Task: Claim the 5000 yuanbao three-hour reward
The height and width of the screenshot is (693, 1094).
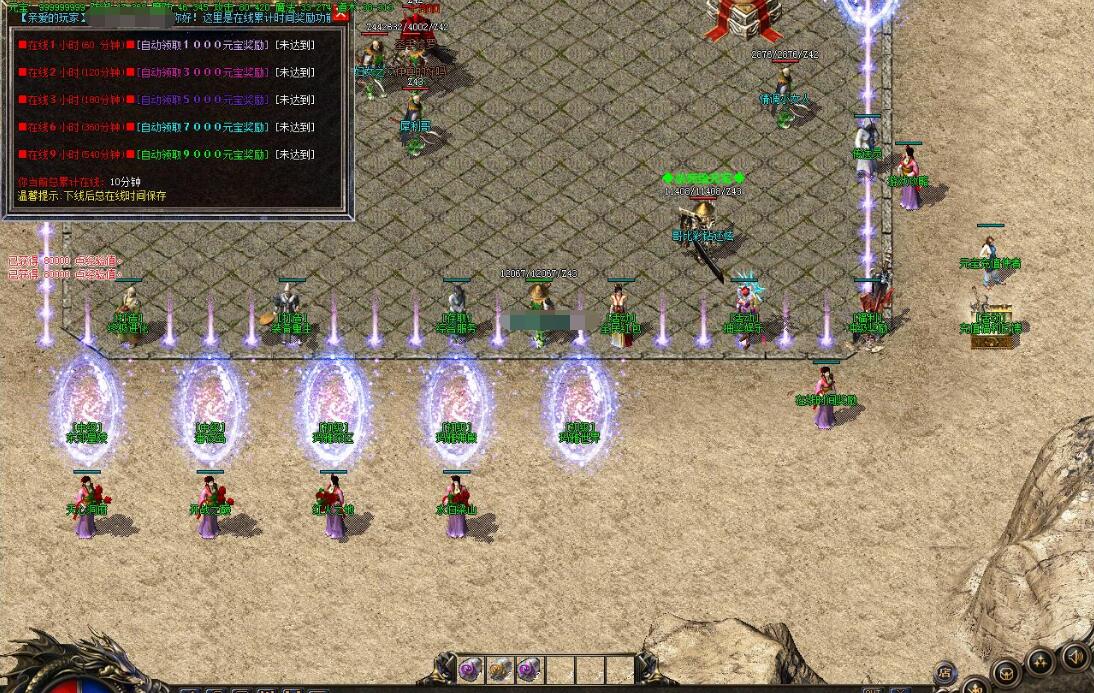Action: coord(203,100)
